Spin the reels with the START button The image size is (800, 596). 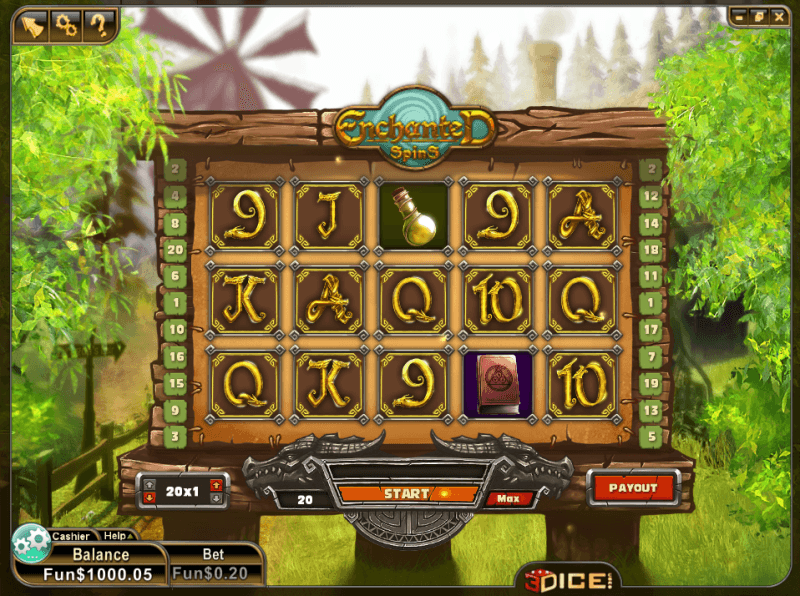(x=407, y=494)
